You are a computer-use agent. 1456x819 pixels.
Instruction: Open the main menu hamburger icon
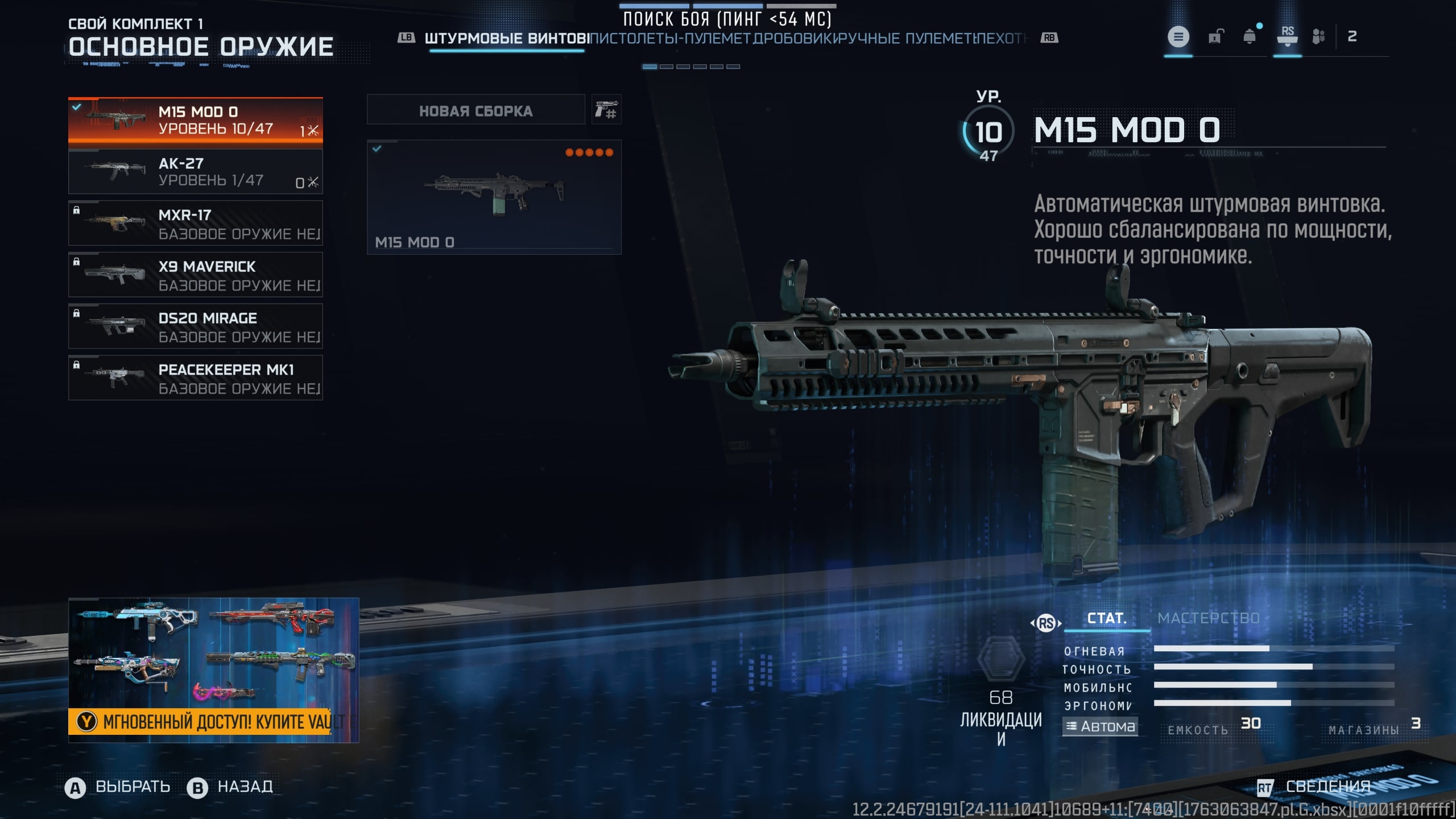(1178, 37)
